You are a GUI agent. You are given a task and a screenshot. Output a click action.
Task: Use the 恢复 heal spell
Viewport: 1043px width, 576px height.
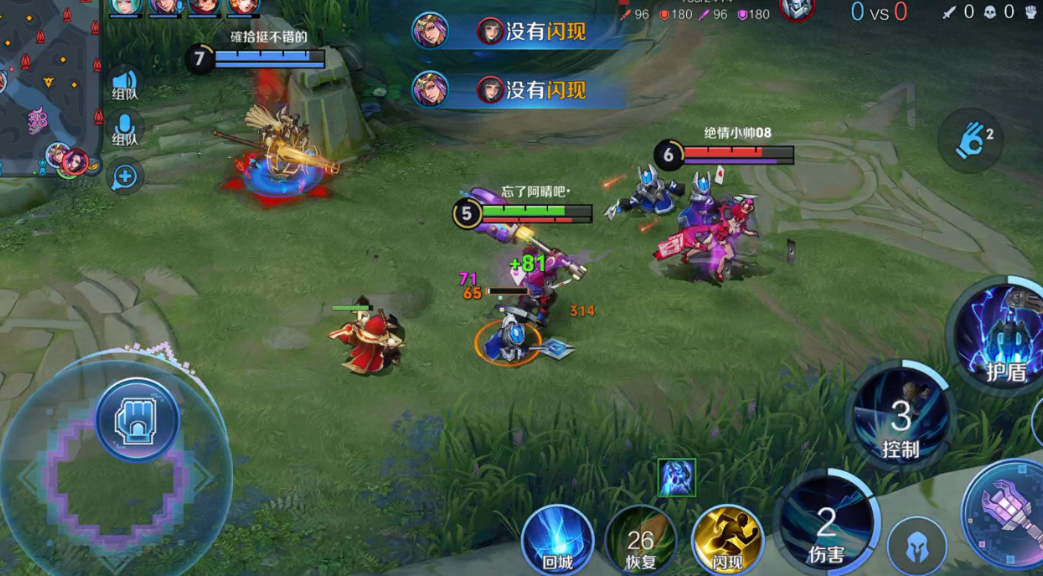[x=641, y=540]
